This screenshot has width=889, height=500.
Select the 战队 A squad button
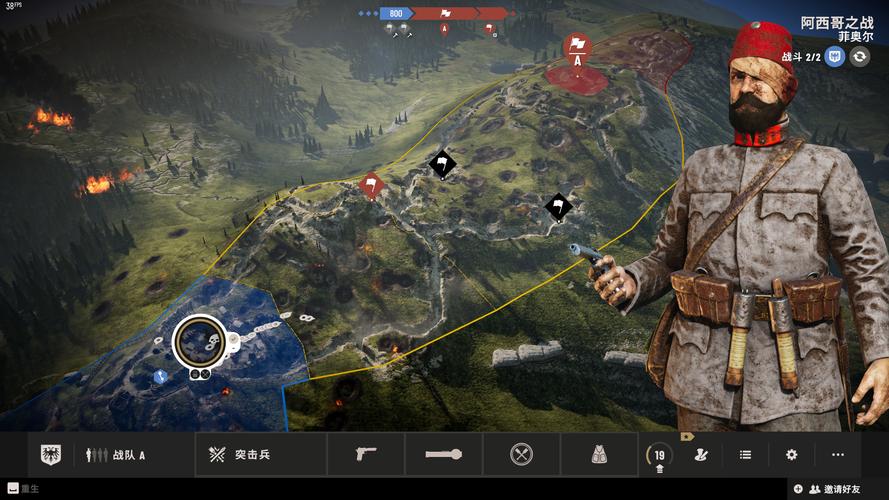pos(116,455)
